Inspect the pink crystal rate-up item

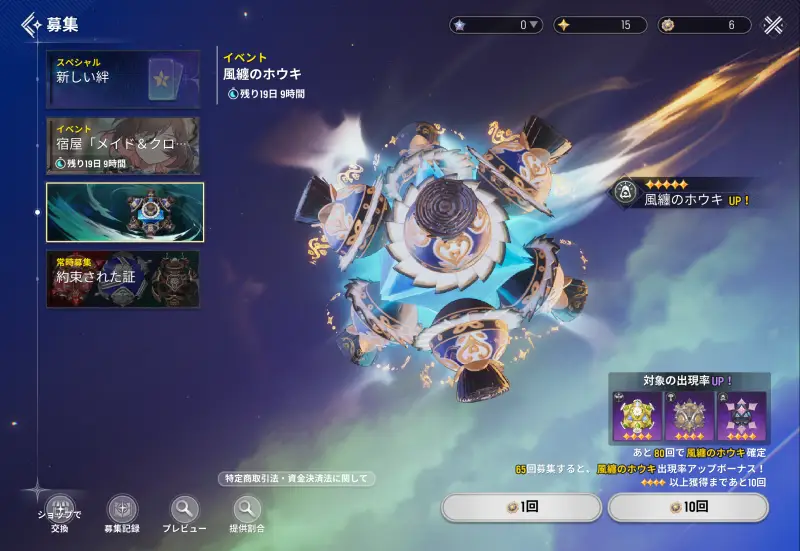pos(742,417)
